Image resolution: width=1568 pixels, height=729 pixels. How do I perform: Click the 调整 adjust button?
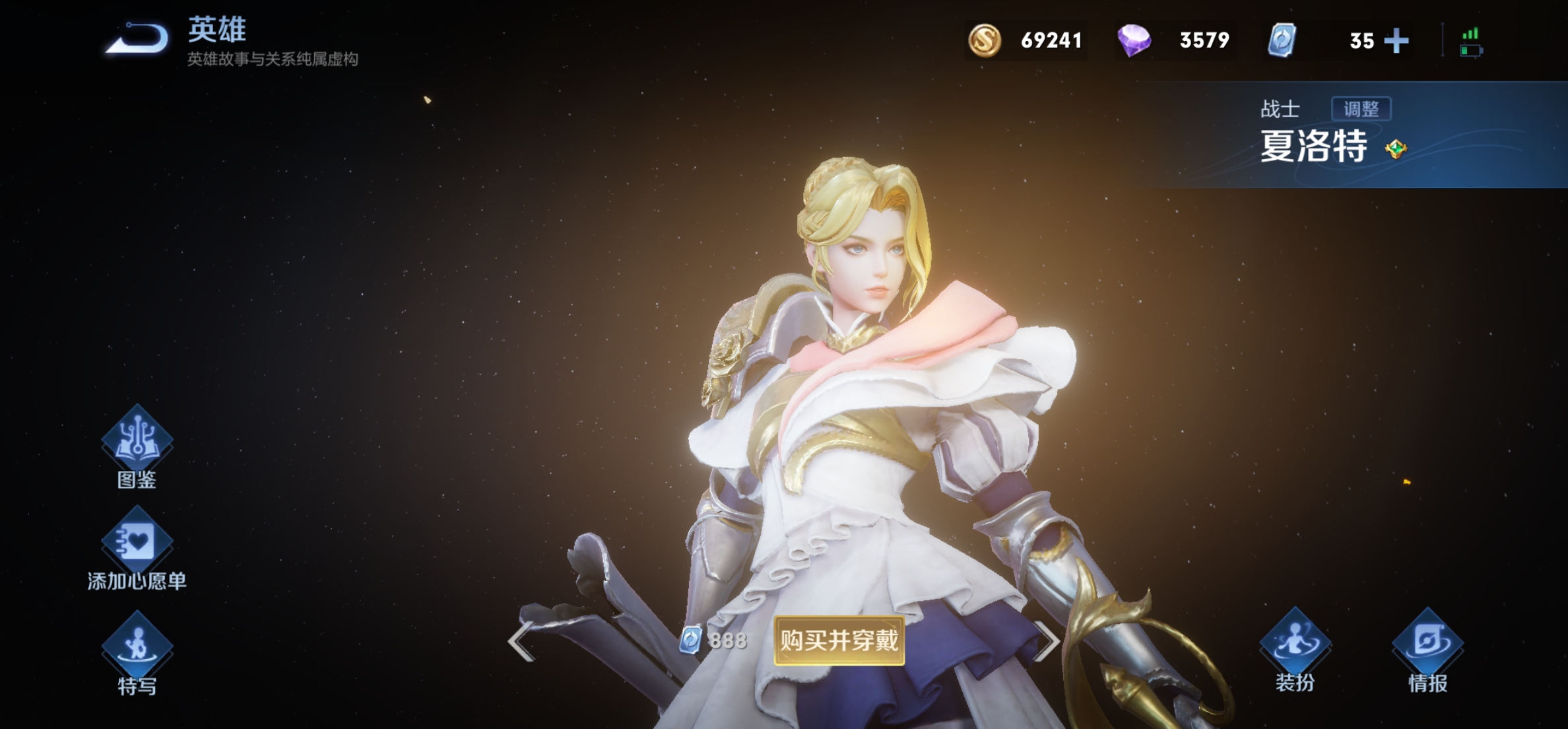pos(1361,109)
